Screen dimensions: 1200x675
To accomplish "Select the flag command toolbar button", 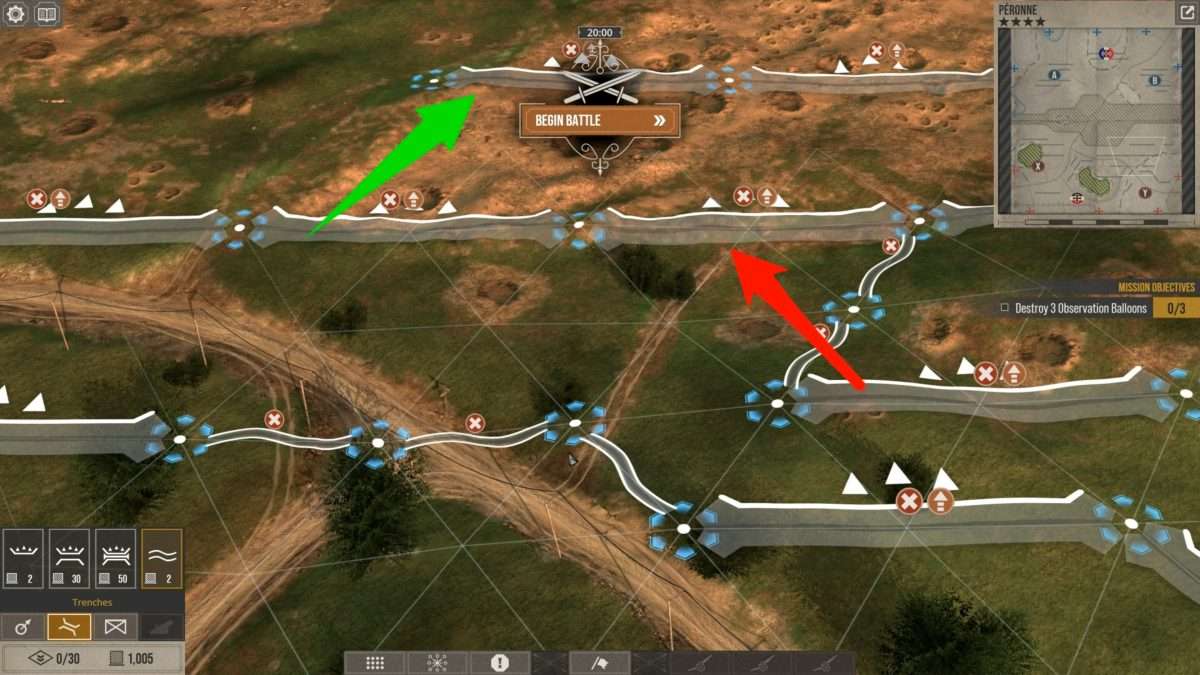I will 600,663.
